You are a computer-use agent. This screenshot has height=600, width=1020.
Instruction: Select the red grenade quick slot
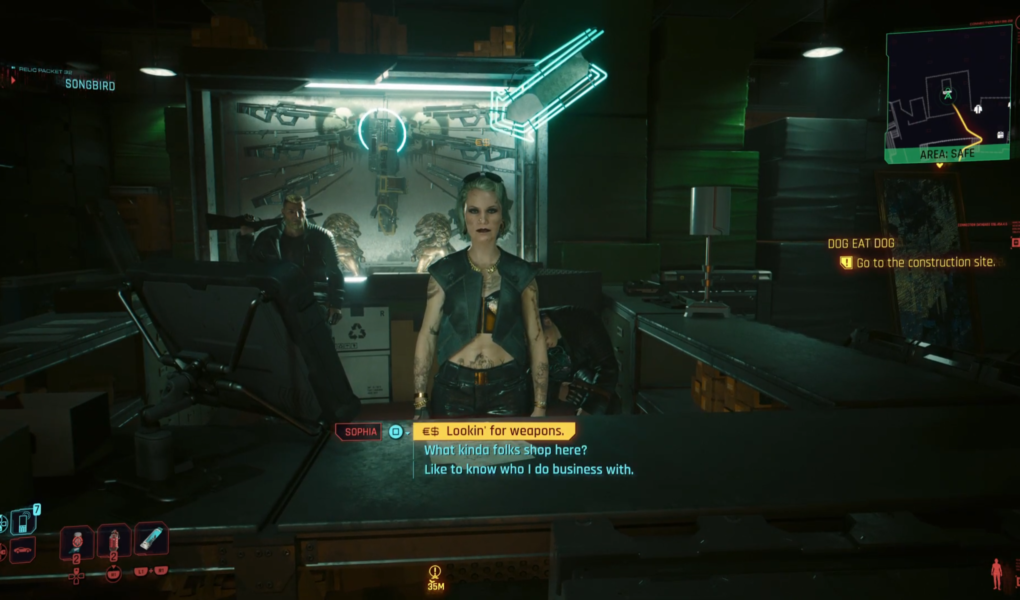[114, 541]
